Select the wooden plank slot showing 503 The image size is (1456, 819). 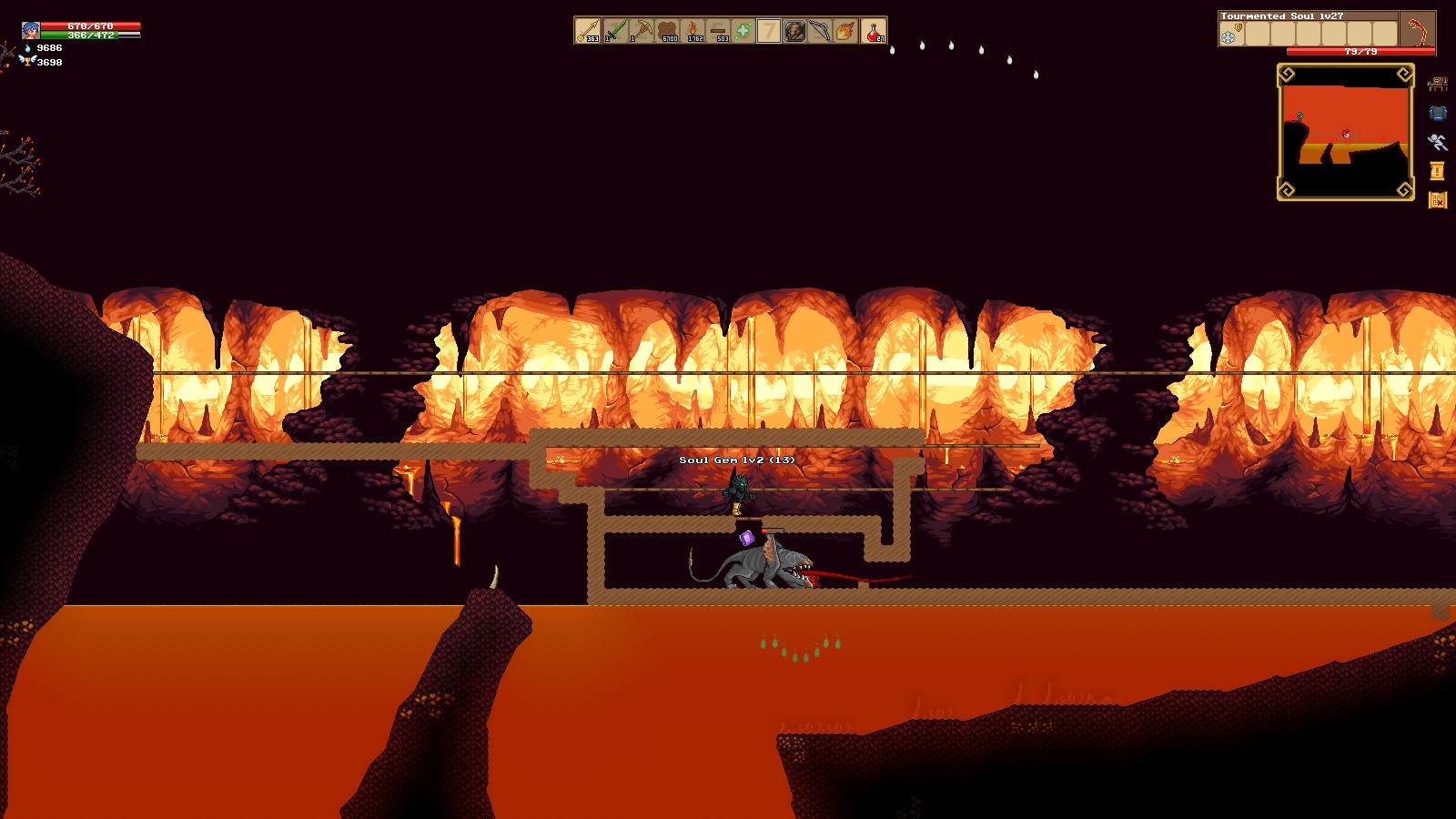(719, 29)
